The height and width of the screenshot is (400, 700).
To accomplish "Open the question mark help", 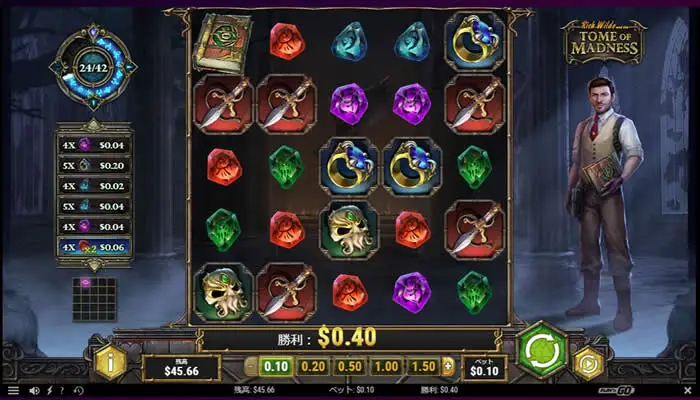I will click(x=63, y=390).
